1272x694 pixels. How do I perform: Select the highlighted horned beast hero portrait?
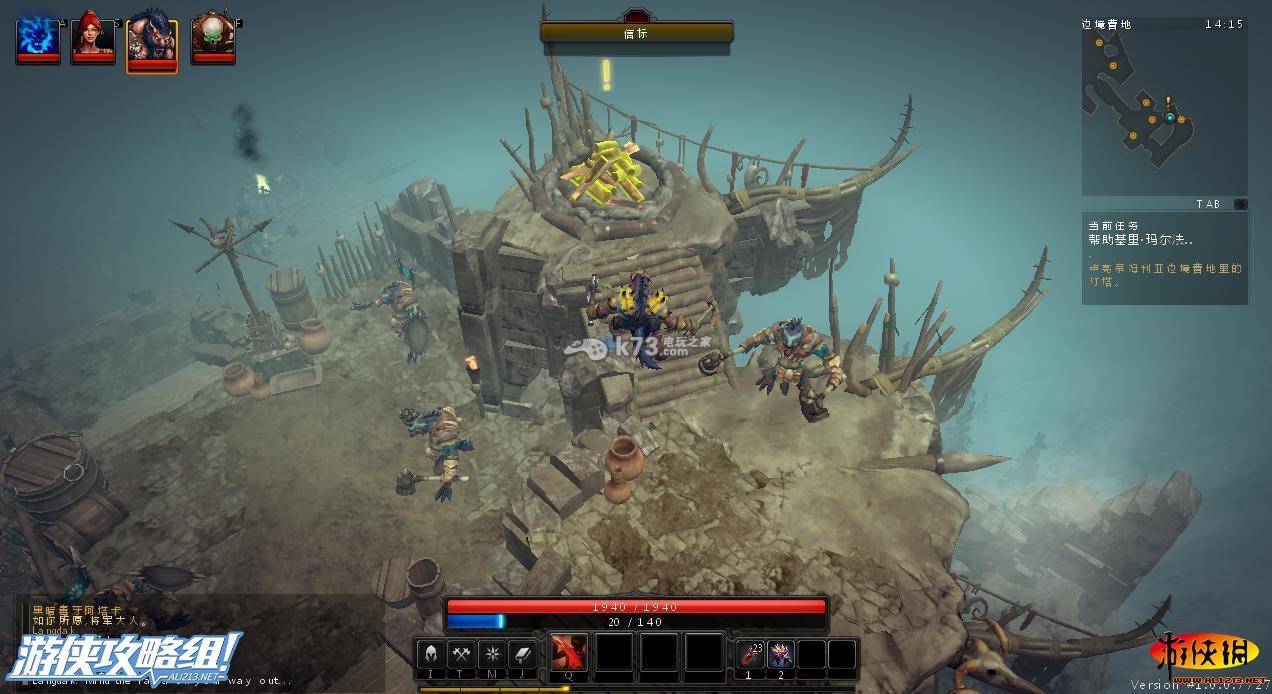point(152,42)
